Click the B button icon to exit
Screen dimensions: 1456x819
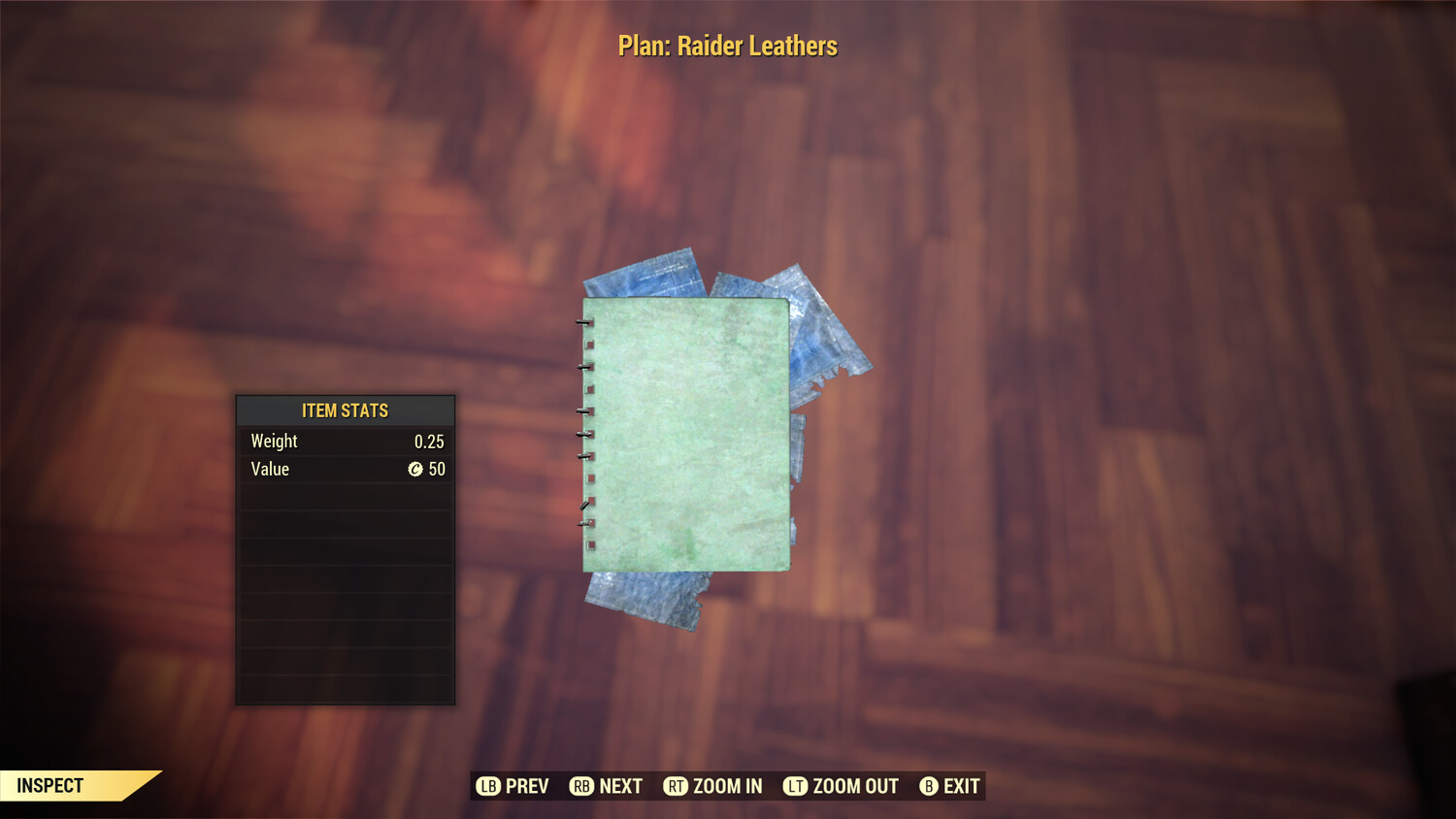point(929,786)
